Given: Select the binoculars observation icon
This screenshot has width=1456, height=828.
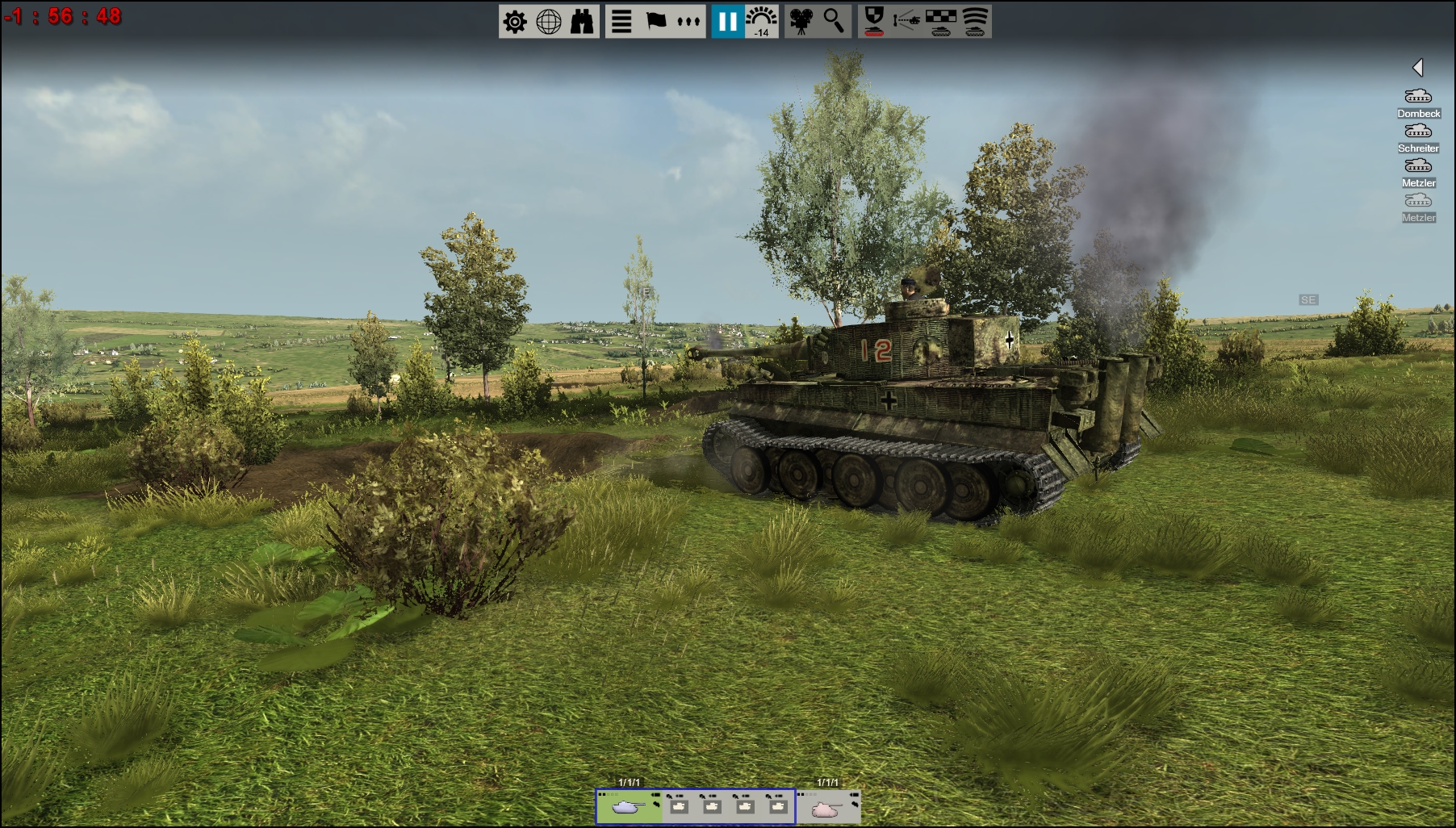Looking at the screenshot, I should 584,22.
